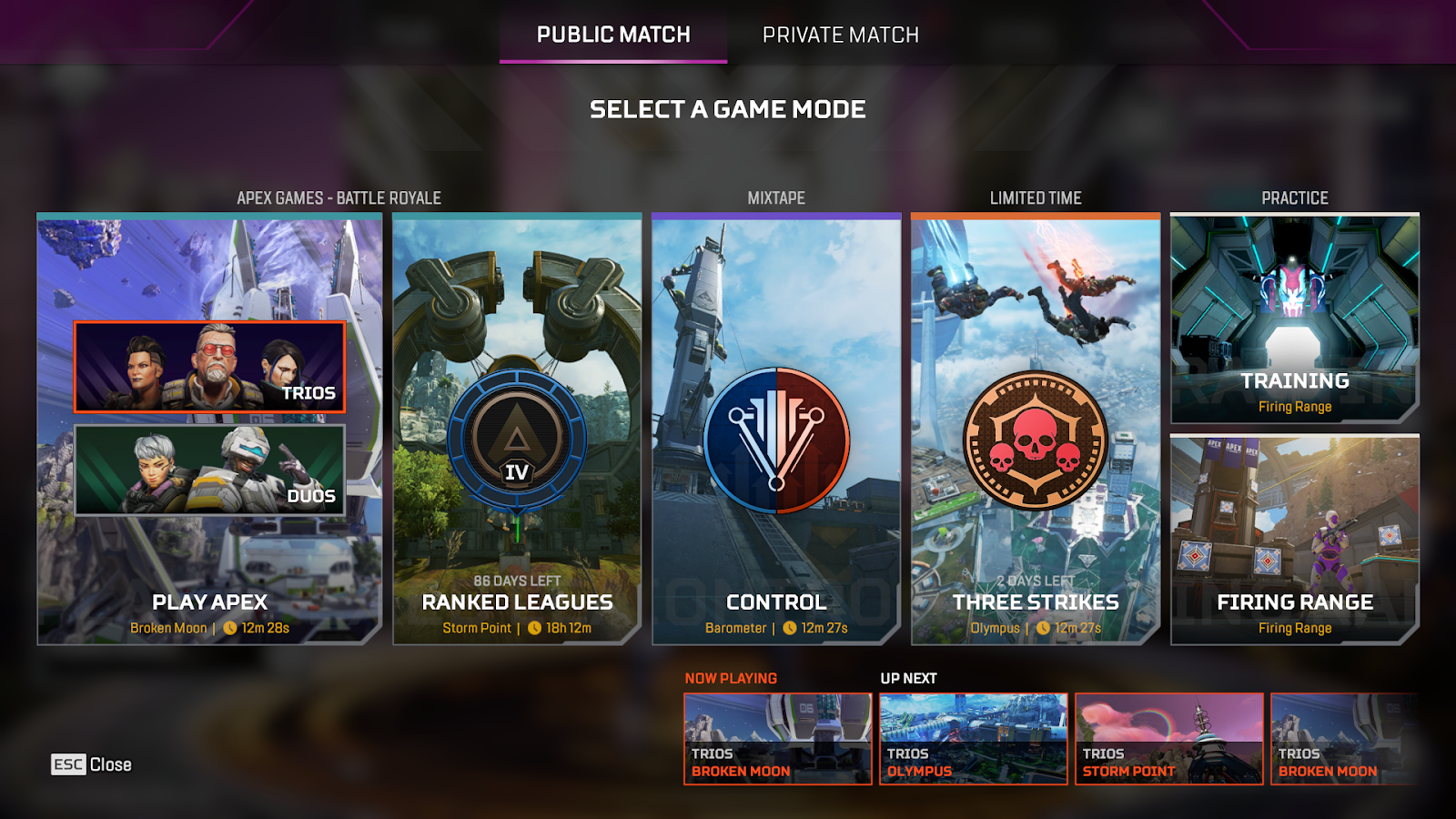
Task: Select the Trios Storm Point thumbnail
Action: (x=1168, y=739)
